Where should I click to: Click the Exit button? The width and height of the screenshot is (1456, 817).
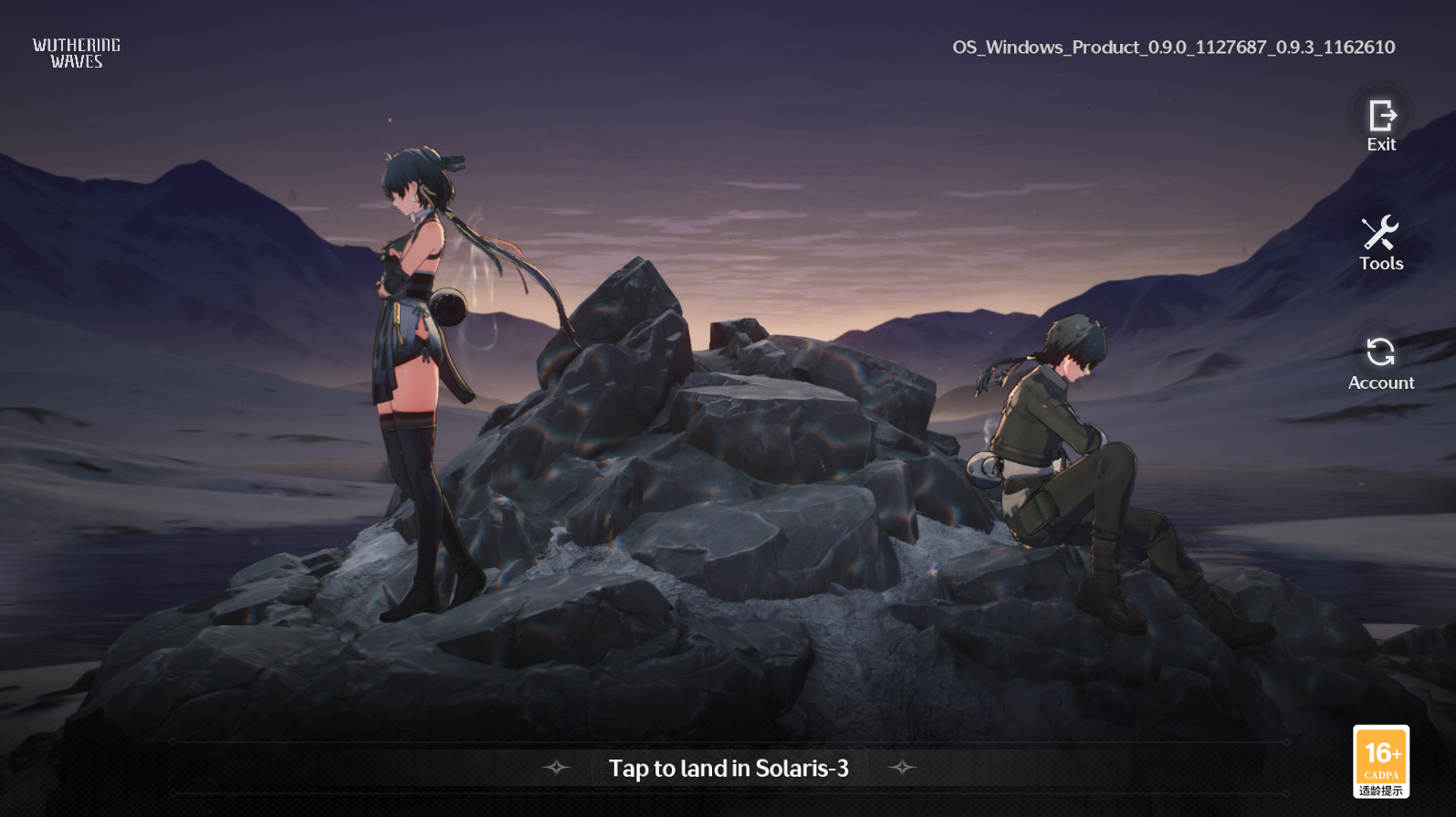pos(1381,124)
